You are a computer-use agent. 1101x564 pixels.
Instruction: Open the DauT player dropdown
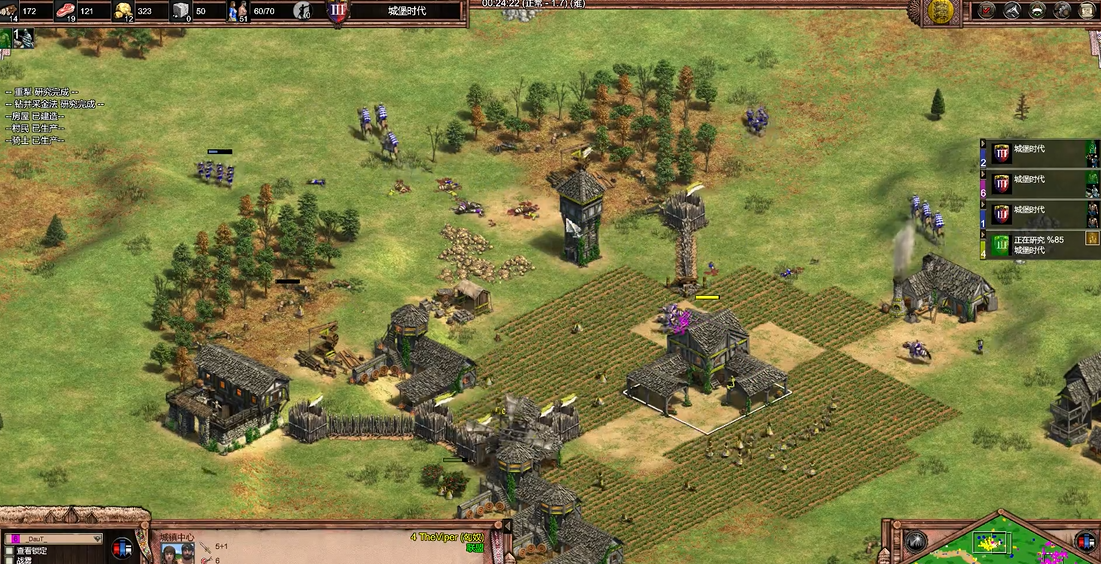(x=56, y=538)
